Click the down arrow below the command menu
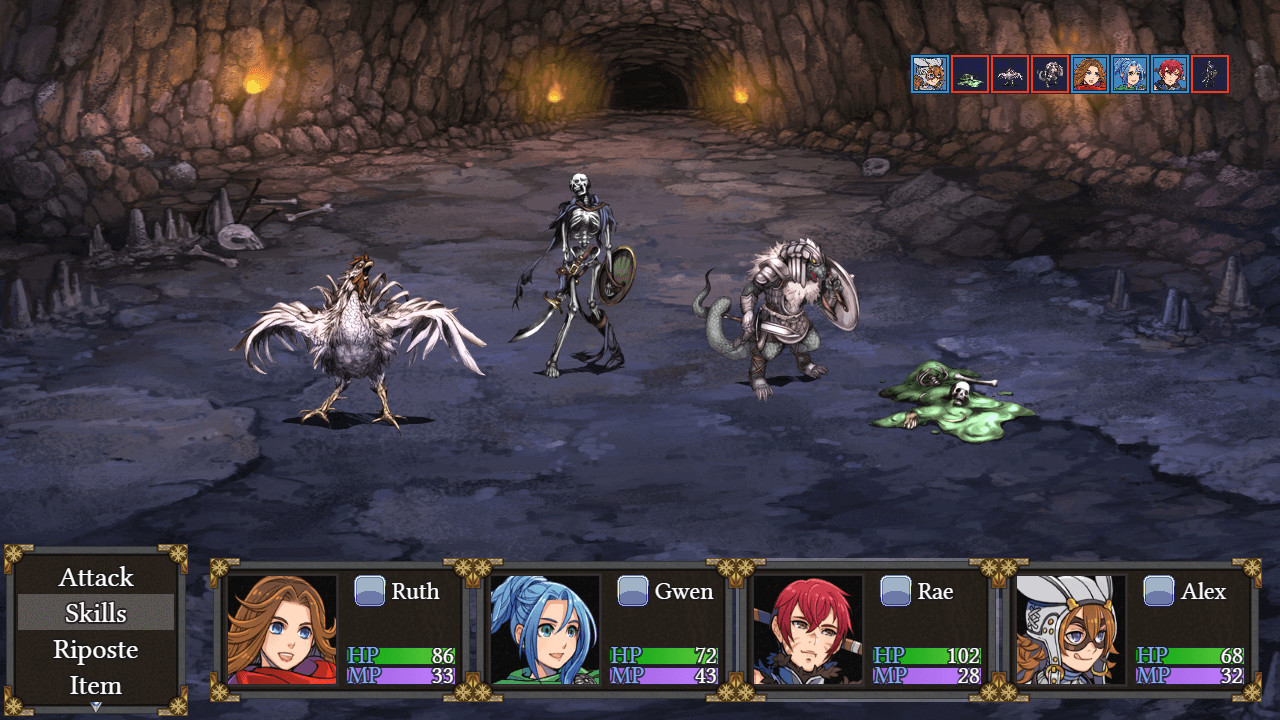The height and width of the screenshot is (720, 1280). [95, 707]
